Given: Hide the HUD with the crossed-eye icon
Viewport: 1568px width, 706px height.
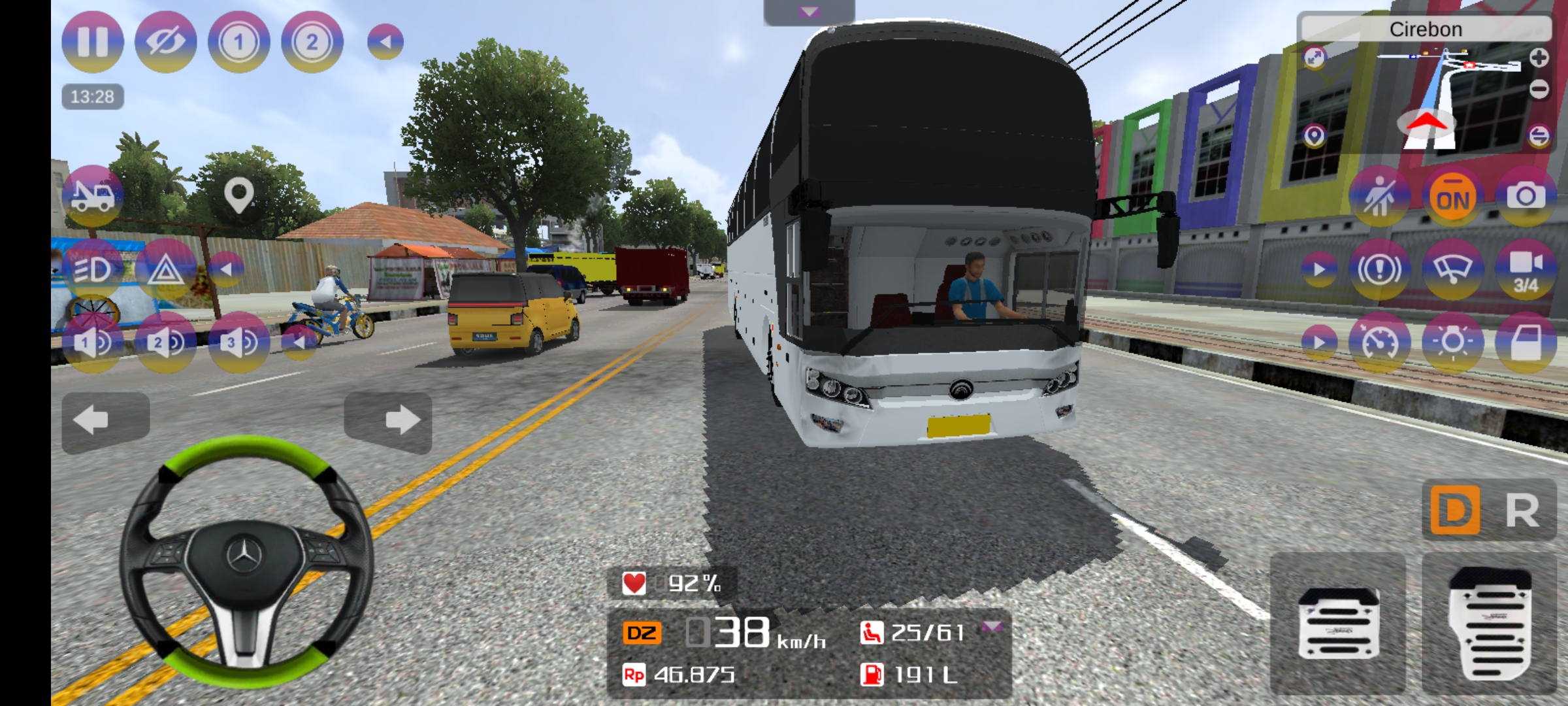Looking at the screenshot, I should (x=165, y=42).
